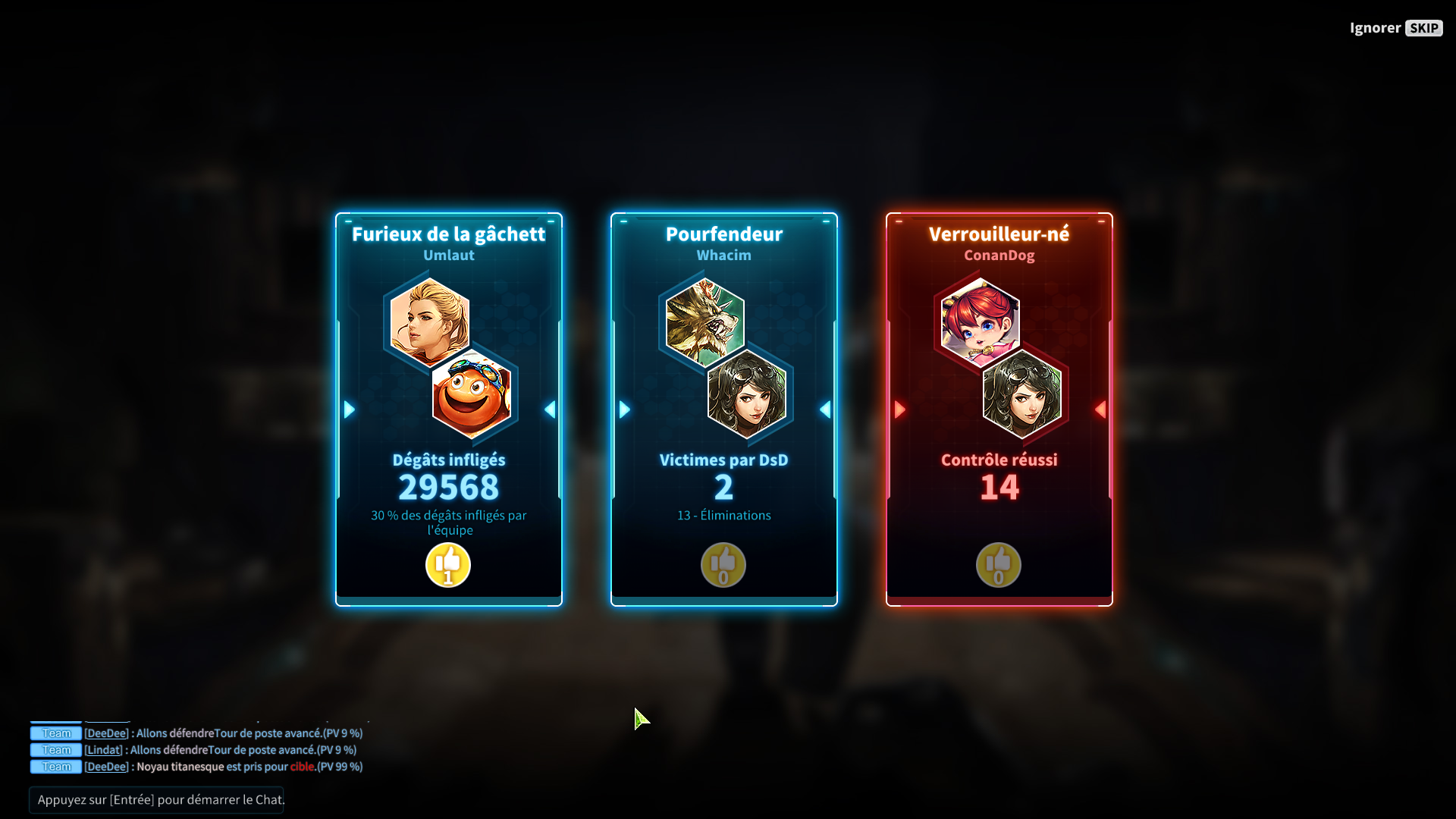Like Whacim's Pourfendeur card

[x=723, y=565]
